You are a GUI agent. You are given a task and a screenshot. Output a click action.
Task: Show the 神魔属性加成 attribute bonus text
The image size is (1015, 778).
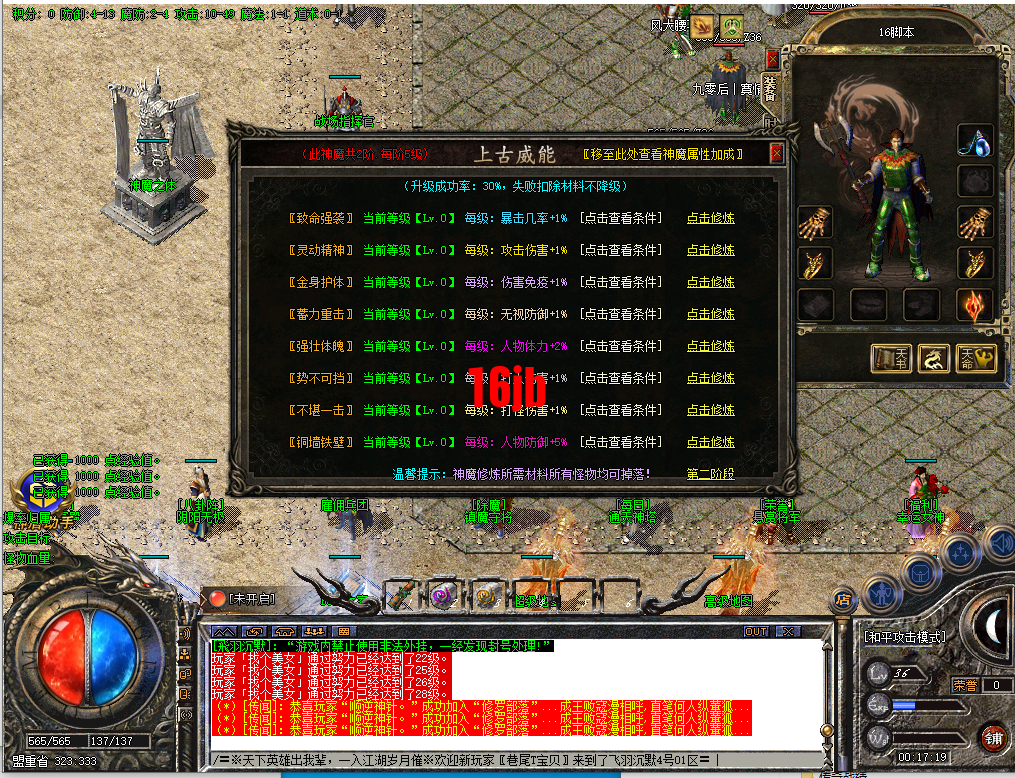(664, 155)
